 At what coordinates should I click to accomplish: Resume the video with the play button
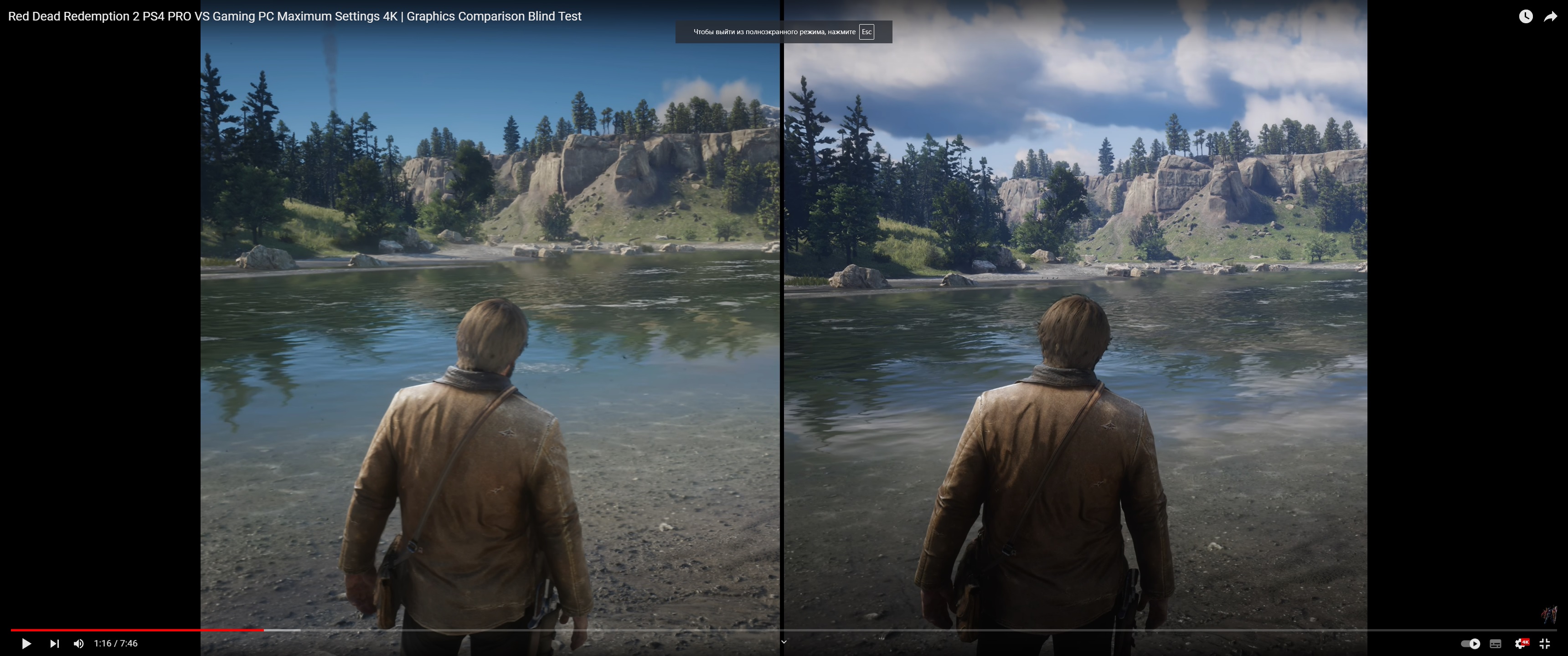(26, 643)
